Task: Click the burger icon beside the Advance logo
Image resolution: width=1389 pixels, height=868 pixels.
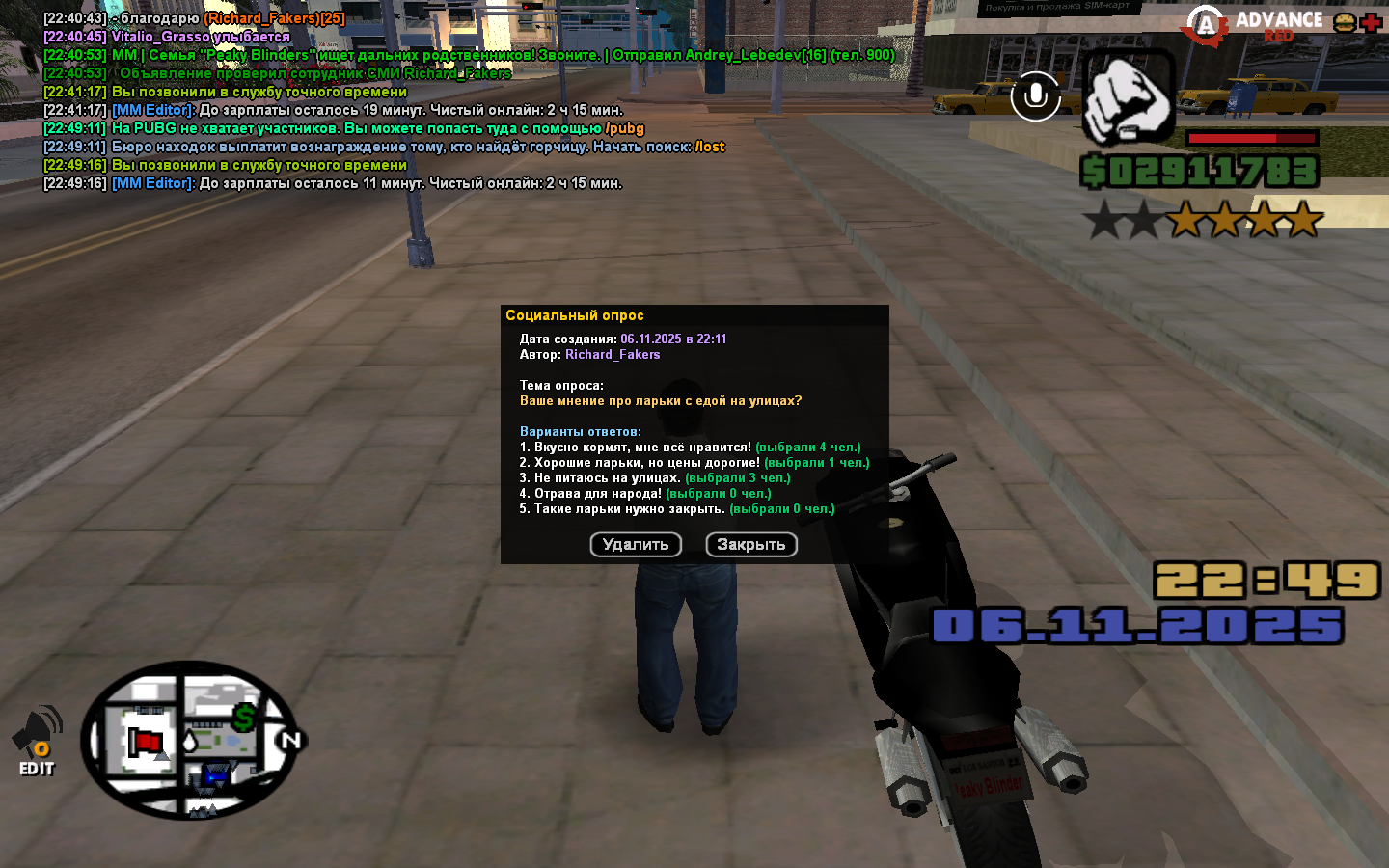Action: (x=1344, y=23)
